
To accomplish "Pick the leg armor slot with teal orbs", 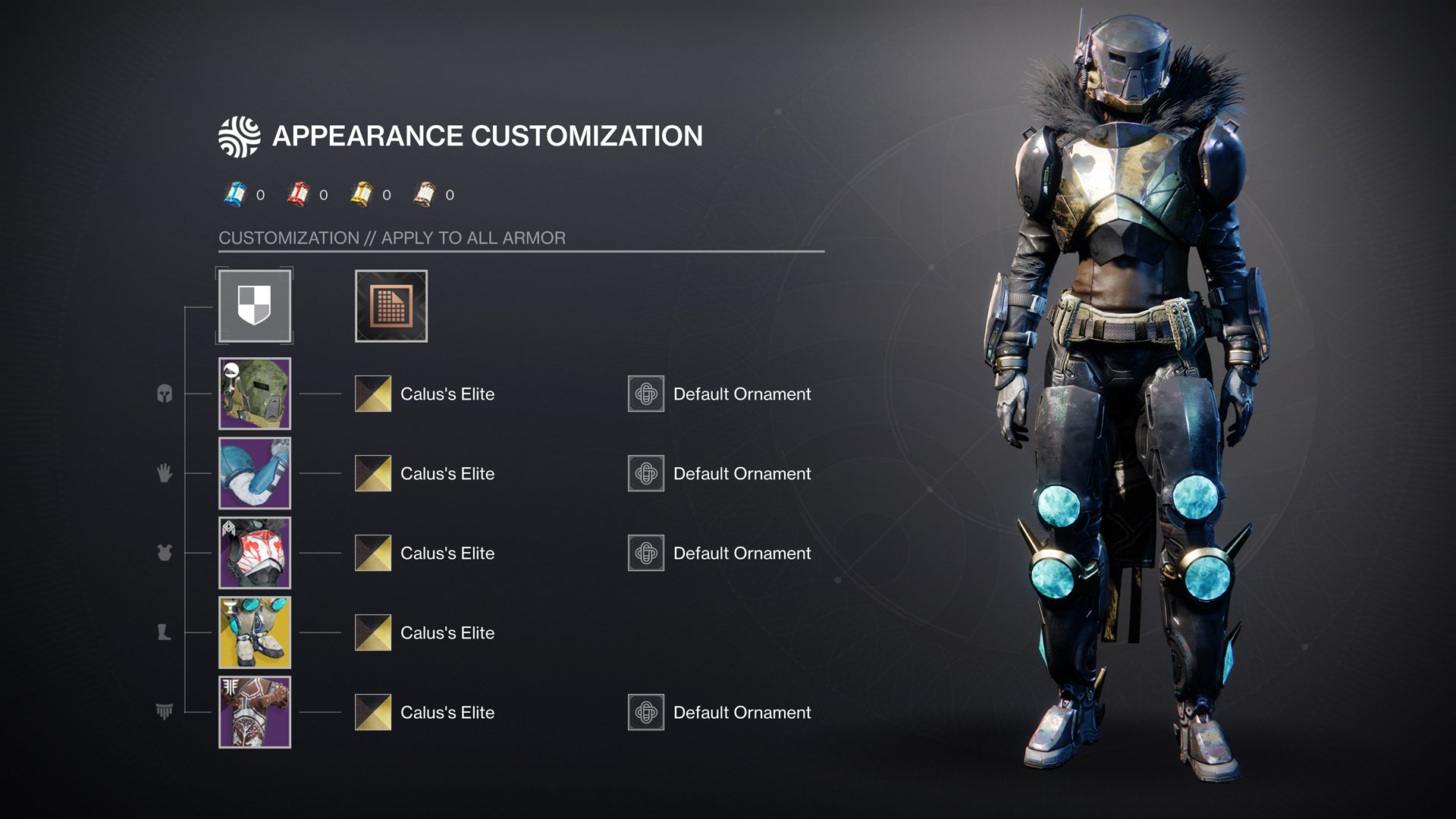I will point(254,632).
